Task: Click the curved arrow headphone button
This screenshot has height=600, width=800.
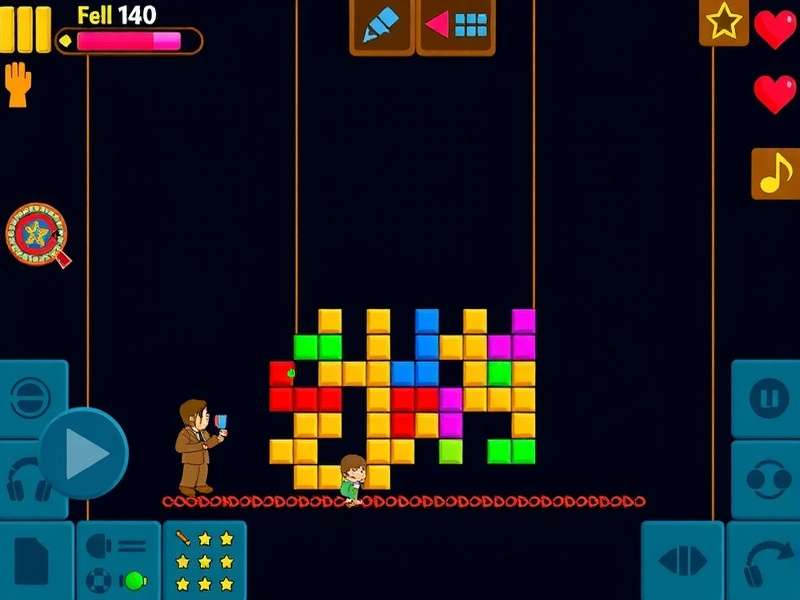Action: point(766,562)
